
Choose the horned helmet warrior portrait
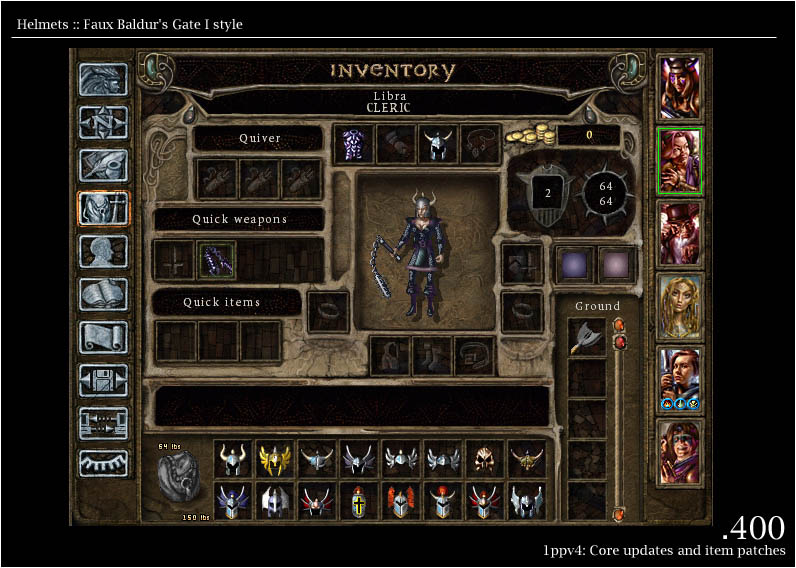pyautogui.click(x=680, y=87)
